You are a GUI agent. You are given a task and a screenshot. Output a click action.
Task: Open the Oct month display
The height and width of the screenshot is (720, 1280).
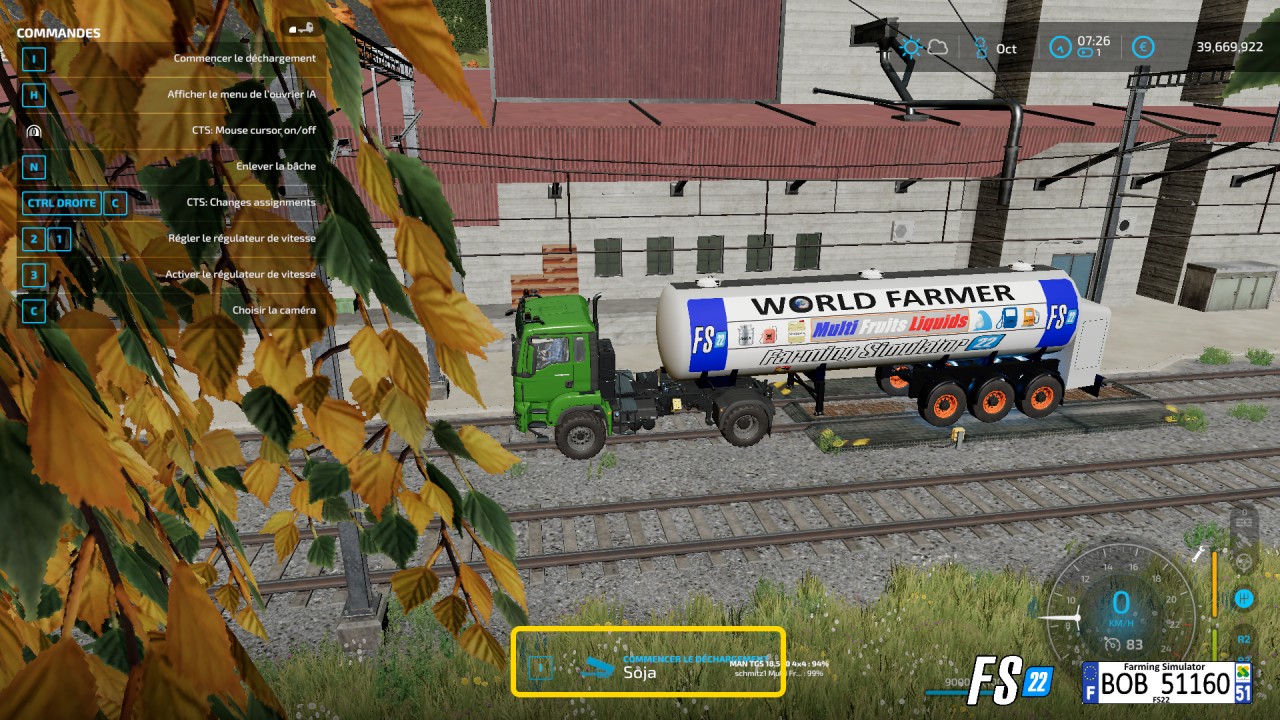1005,48
